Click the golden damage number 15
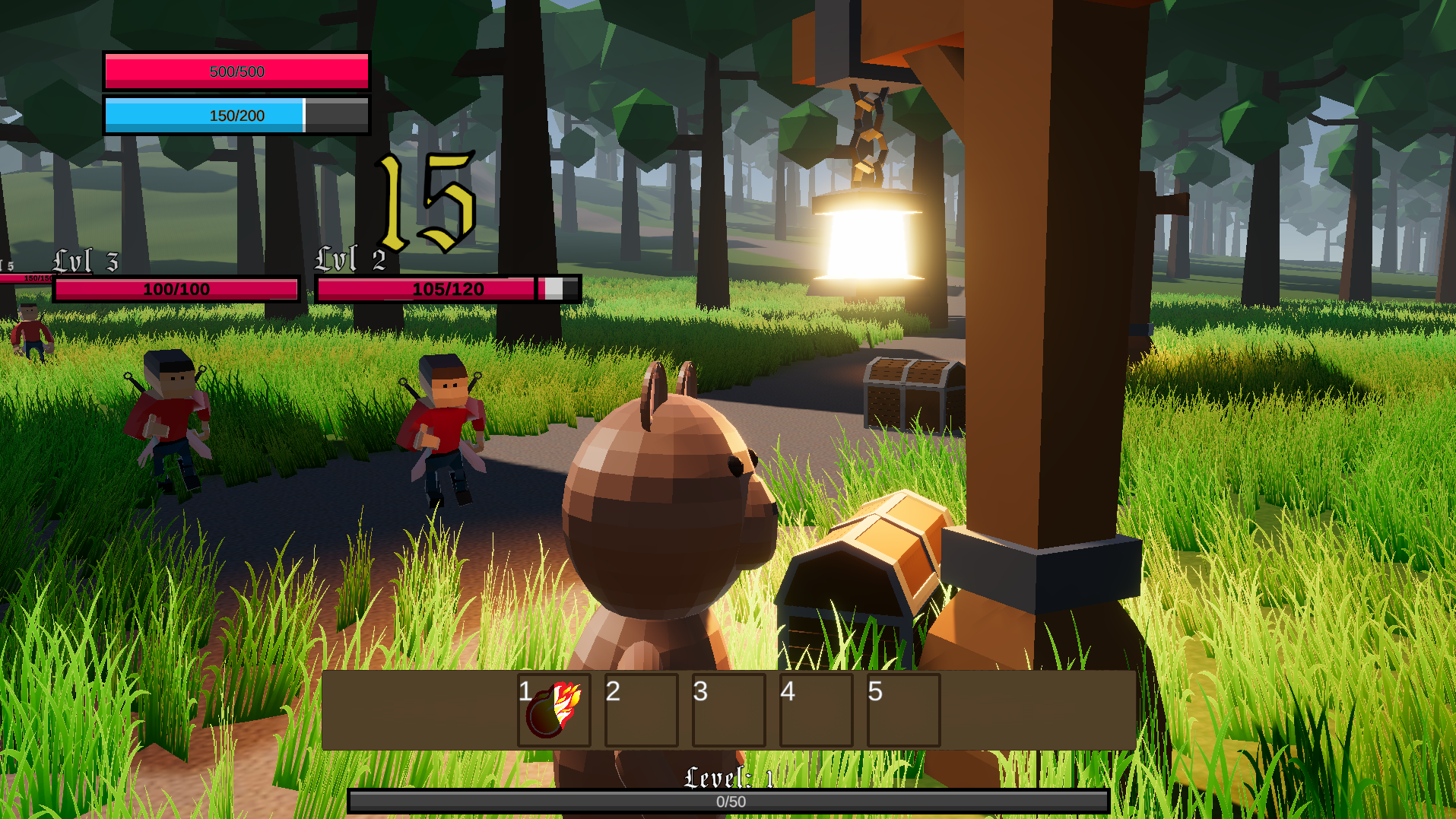1456x819 pixels. point(423,199)
